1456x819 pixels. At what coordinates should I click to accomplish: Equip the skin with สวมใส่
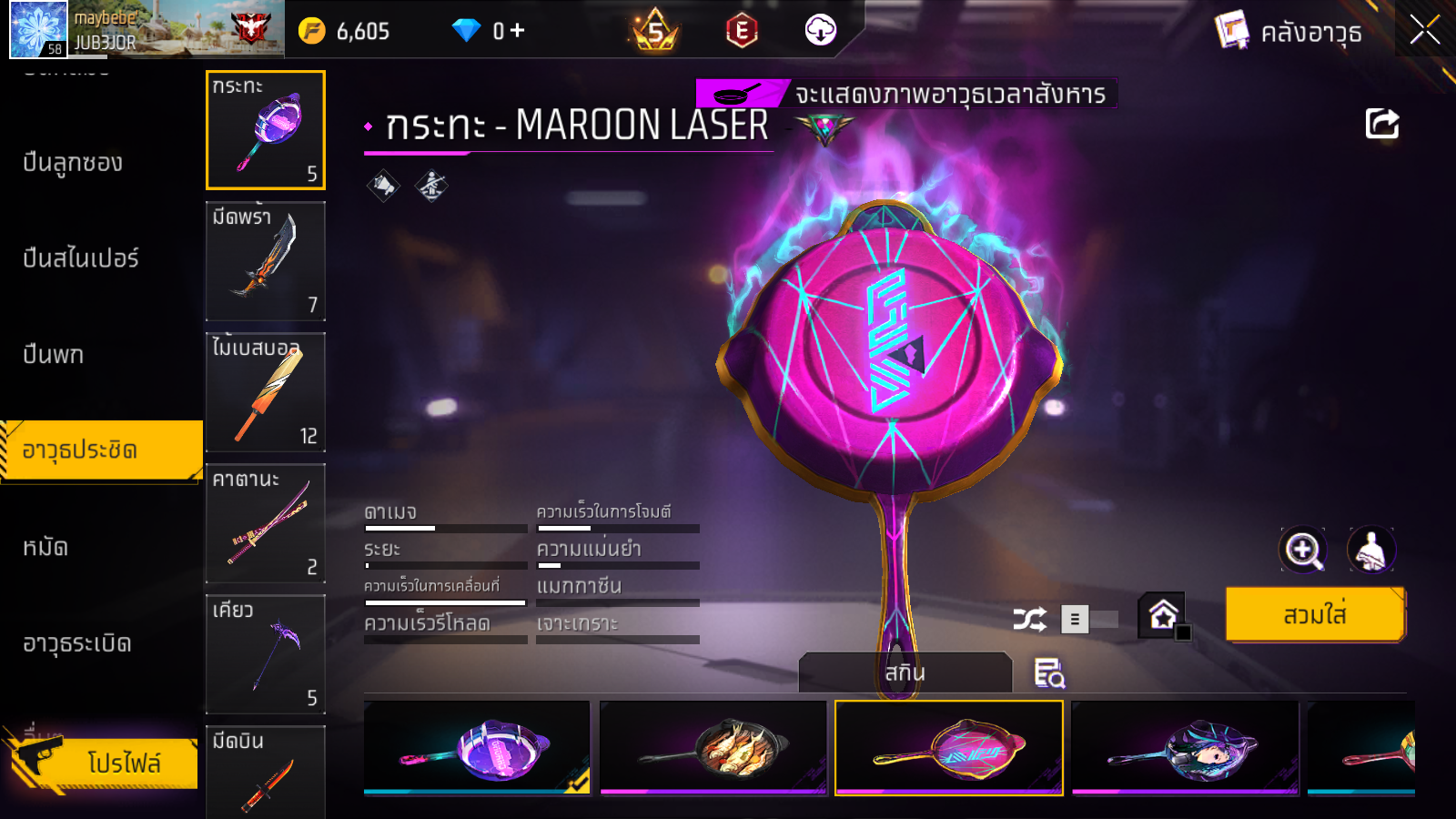pos(1314,615)
